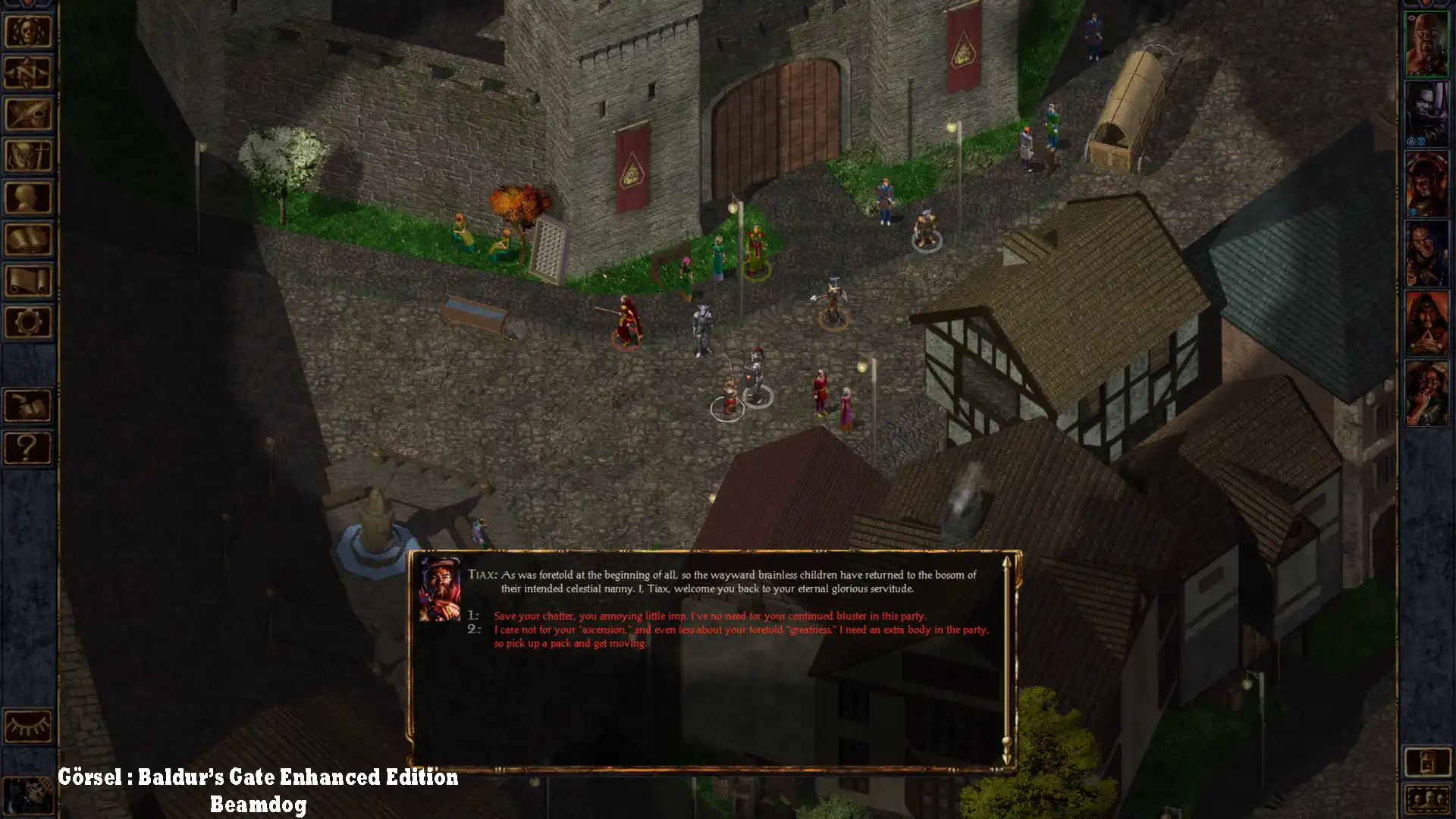Screen dimensions: 1456x819
Task: Open the priest scroll icon
Action: 28,281
